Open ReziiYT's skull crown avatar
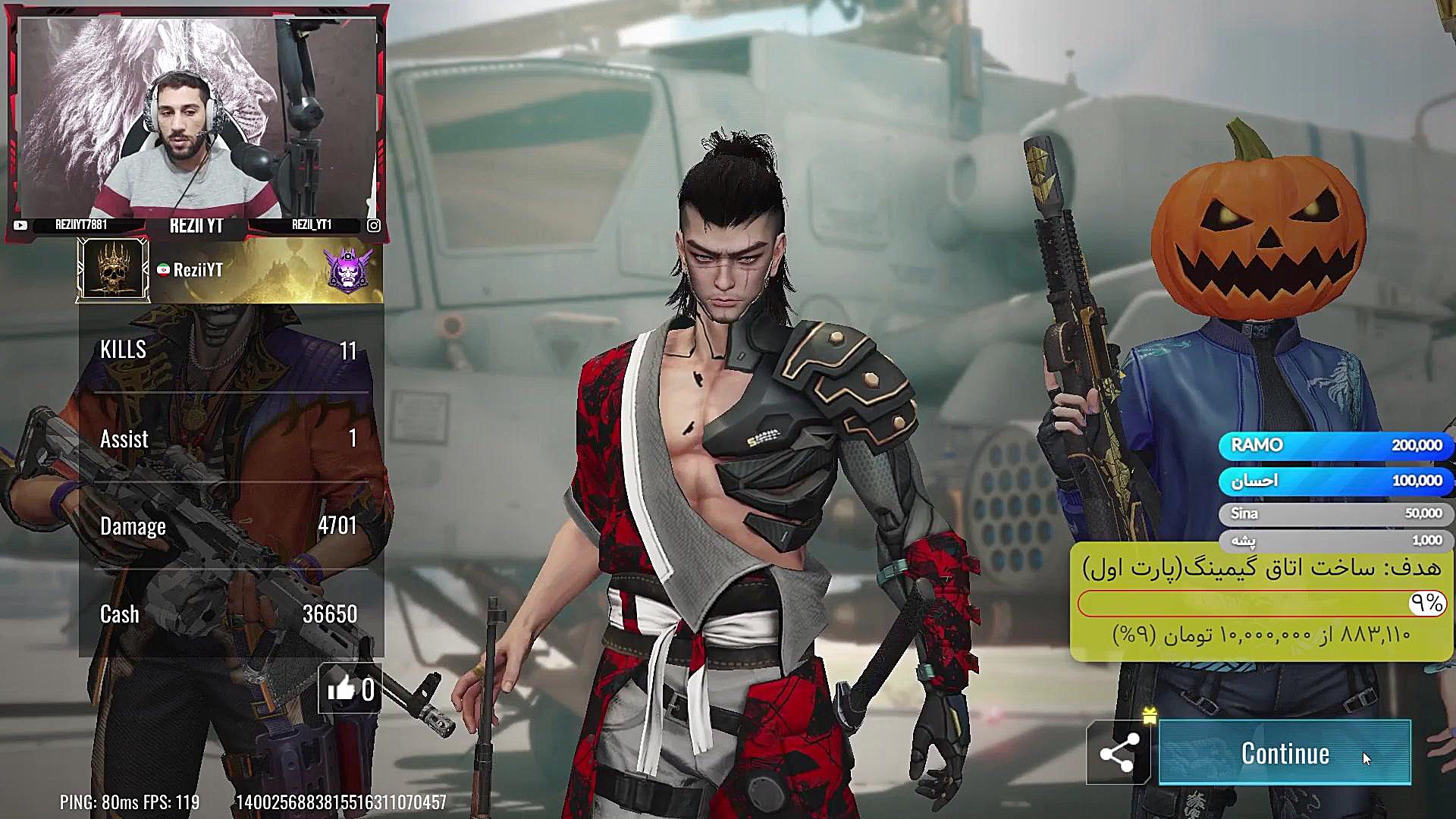Screen dimensions: 1456x819 [113, 270]
